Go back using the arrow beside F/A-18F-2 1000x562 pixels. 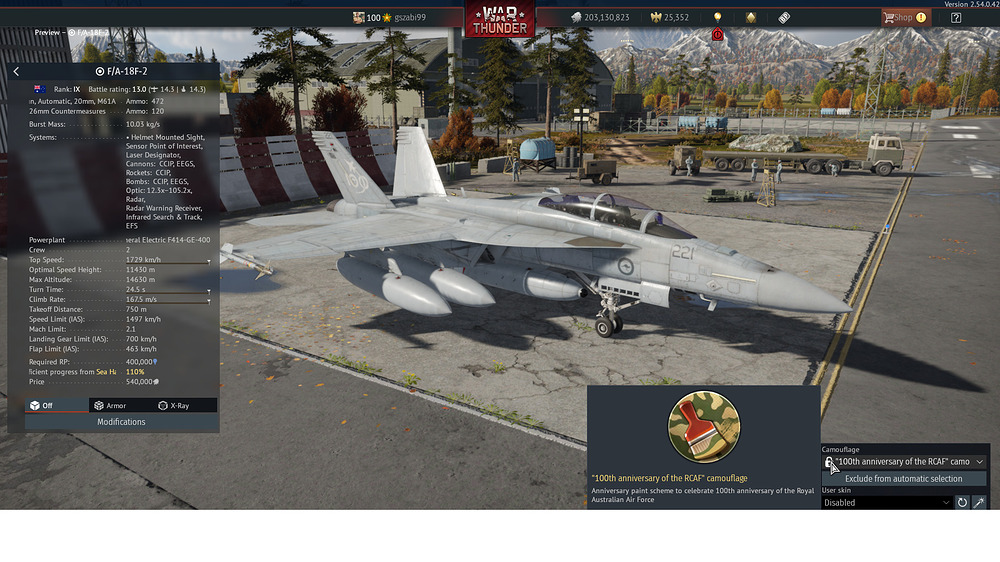[x=16, y=71]
